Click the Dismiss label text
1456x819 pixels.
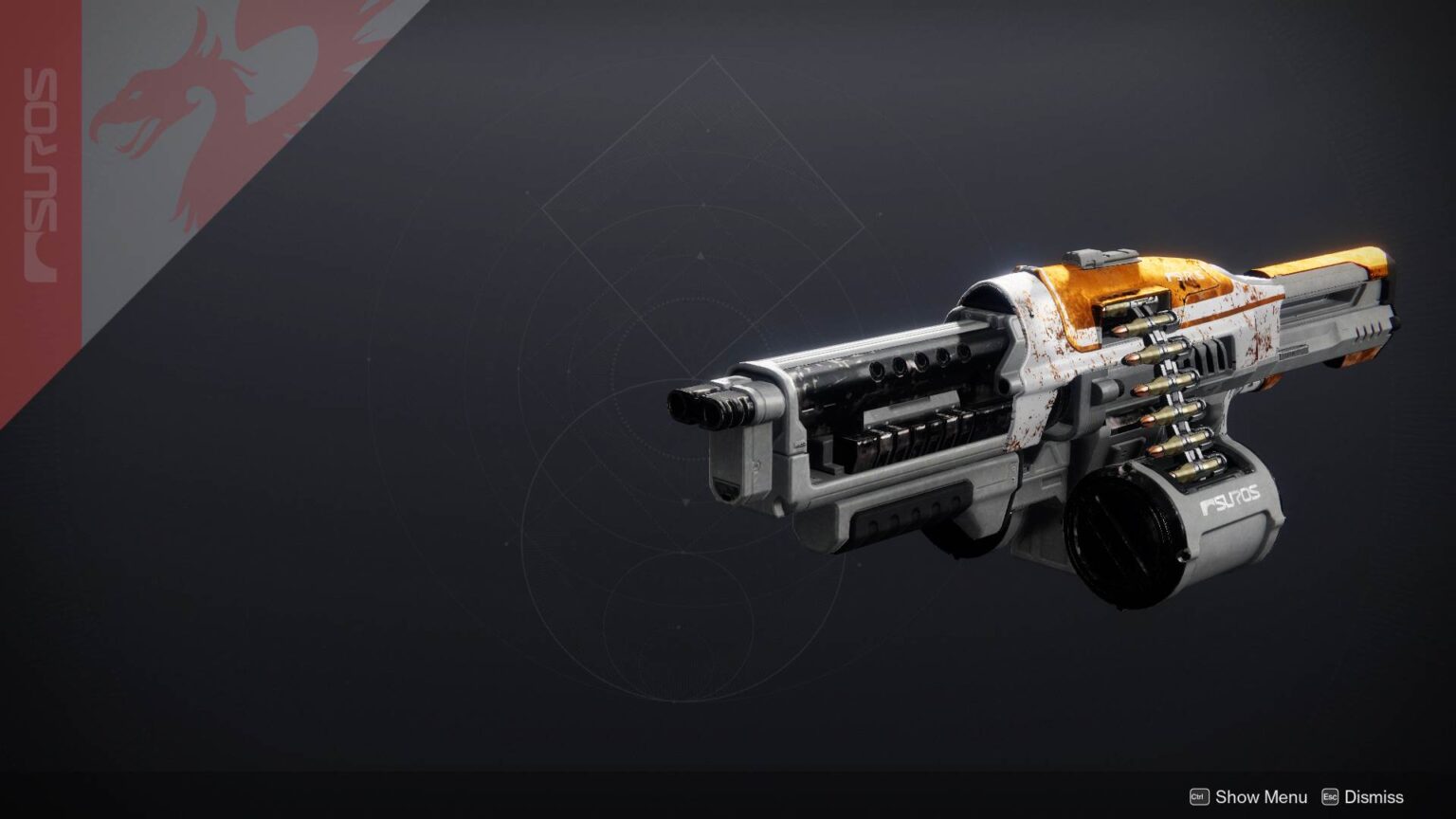(1374, 797)
